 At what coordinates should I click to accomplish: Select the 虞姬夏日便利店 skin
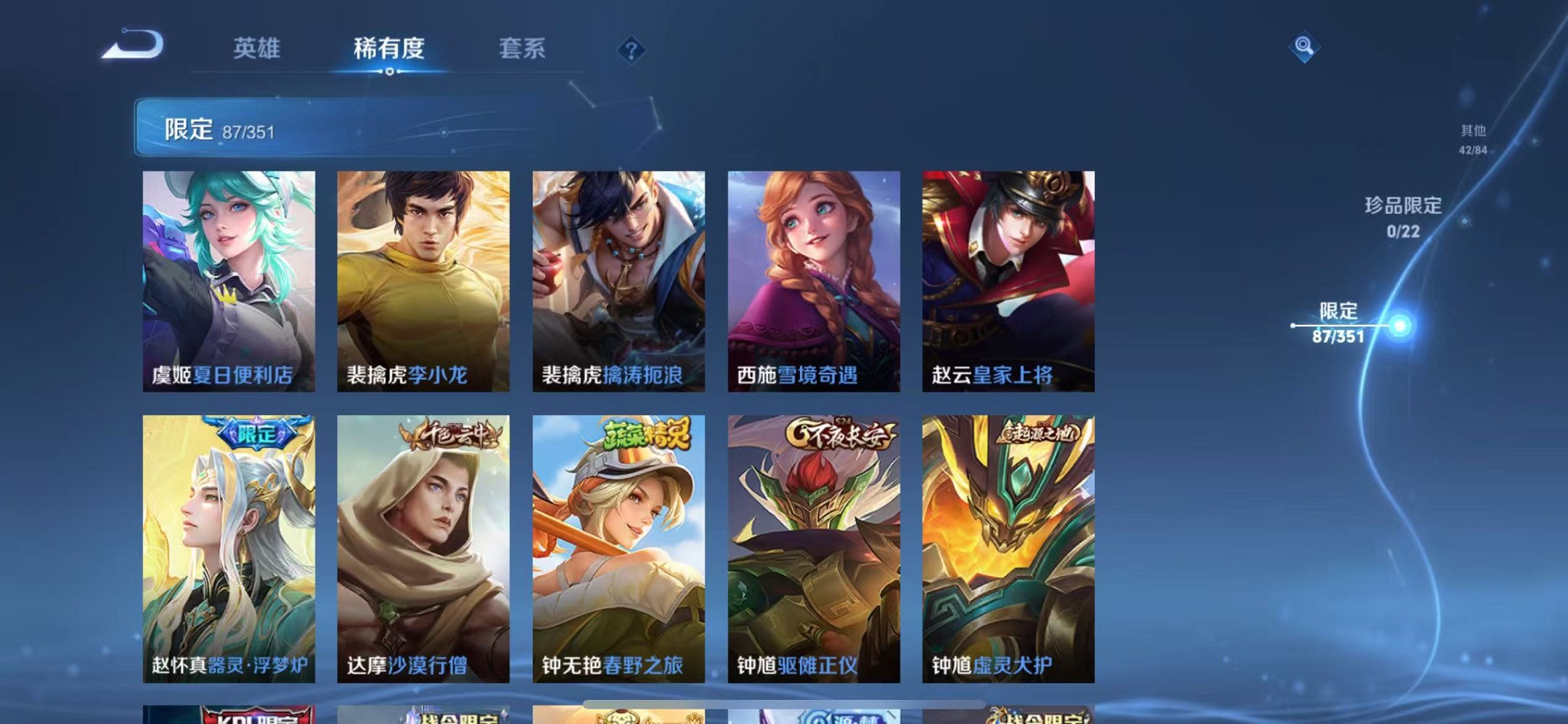(228, 277)
